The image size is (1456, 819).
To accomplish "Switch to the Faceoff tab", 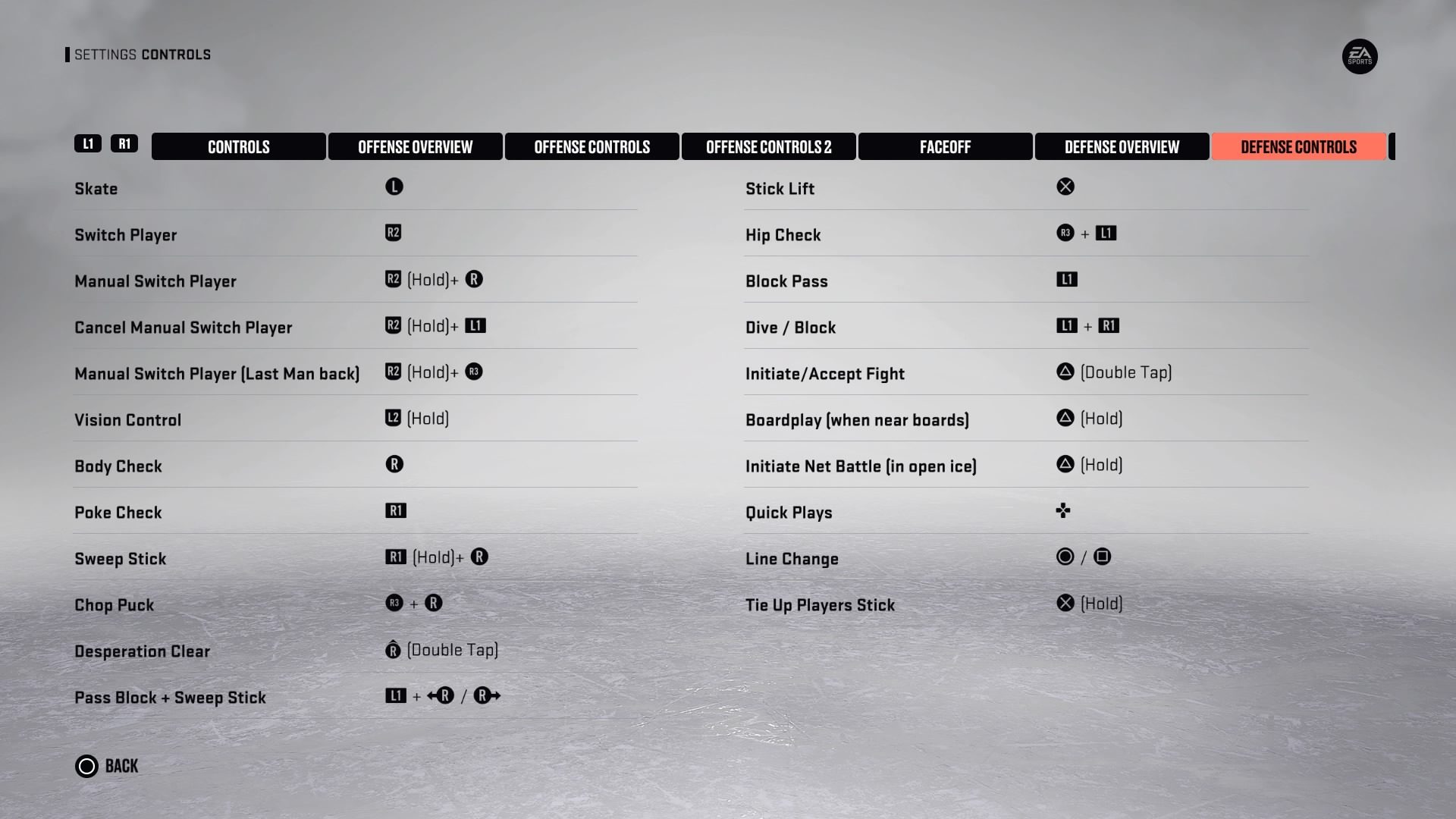I will pos(945,146).
